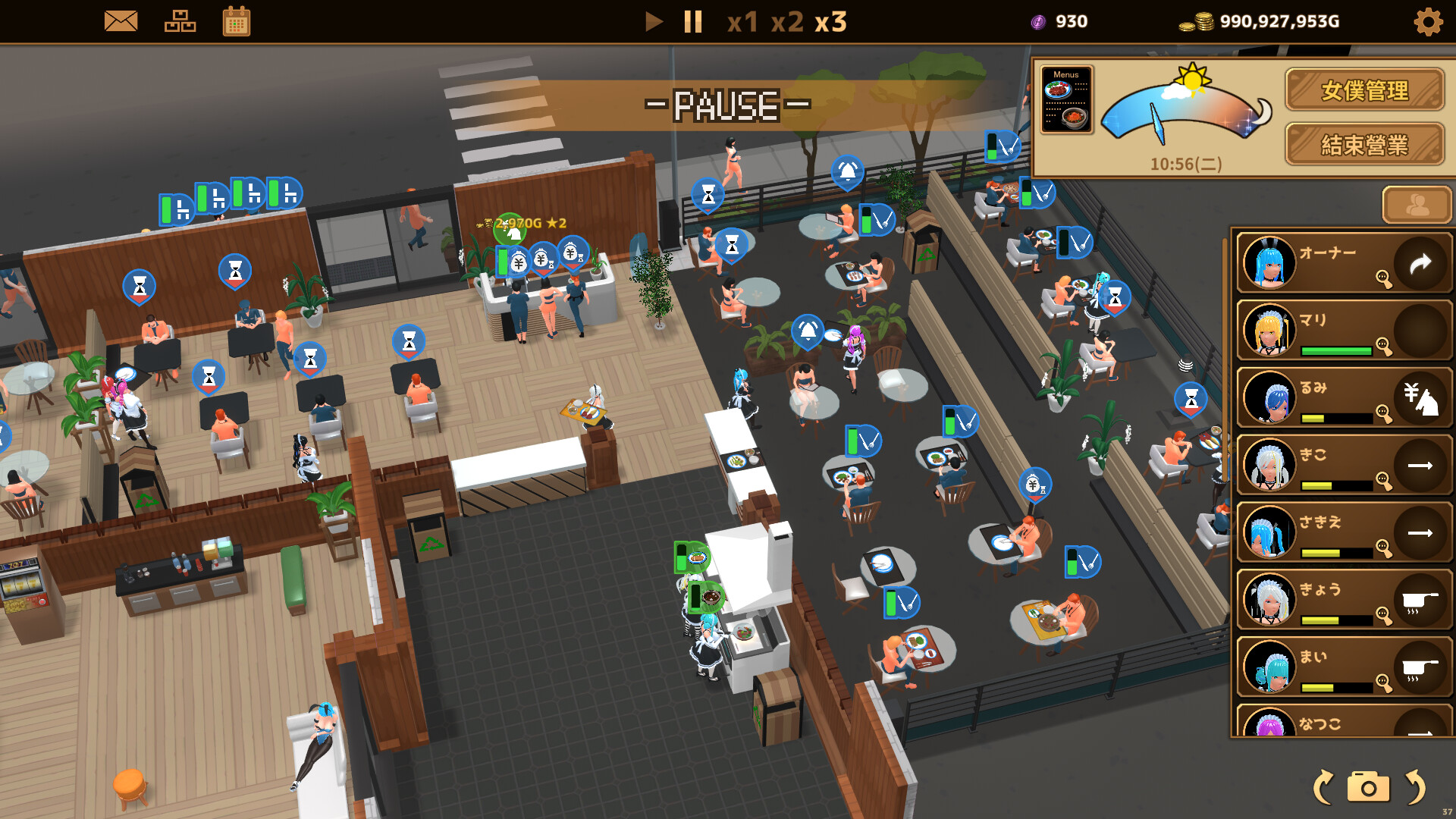Open the Menus food card
The image size is (1456, 819).
pyautogui.click(x=1066, y=100)
